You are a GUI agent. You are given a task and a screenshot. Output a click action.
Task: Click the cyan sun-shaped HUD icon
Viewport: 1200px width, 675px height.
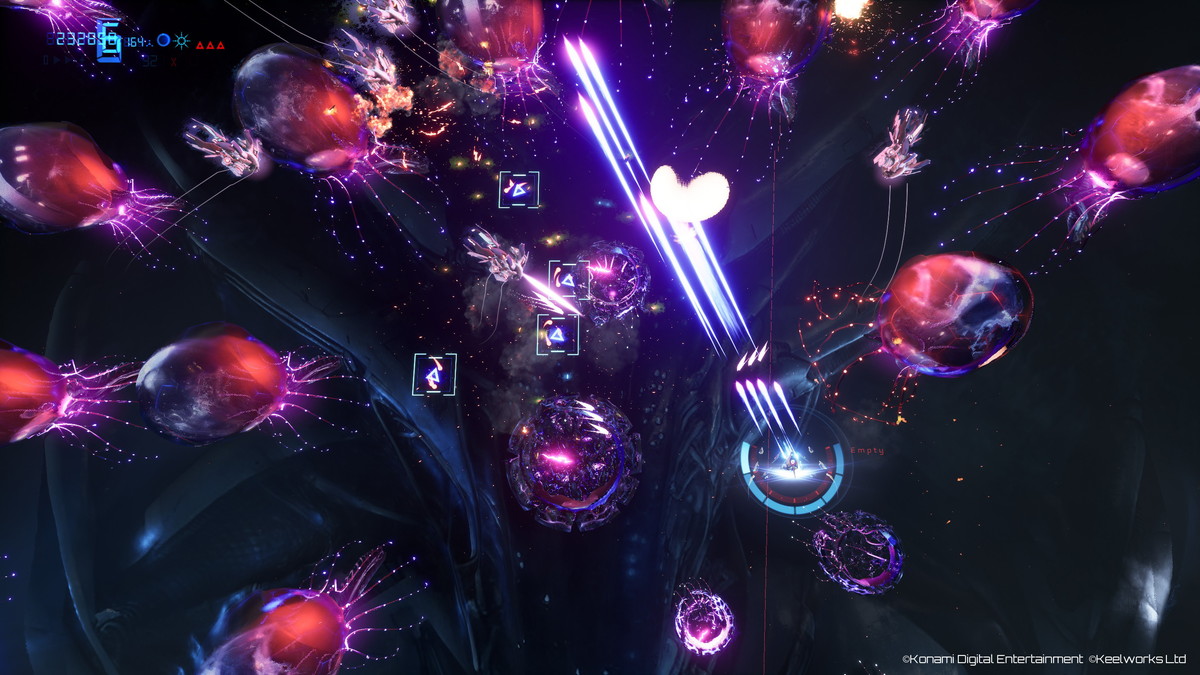coord(181,41)
